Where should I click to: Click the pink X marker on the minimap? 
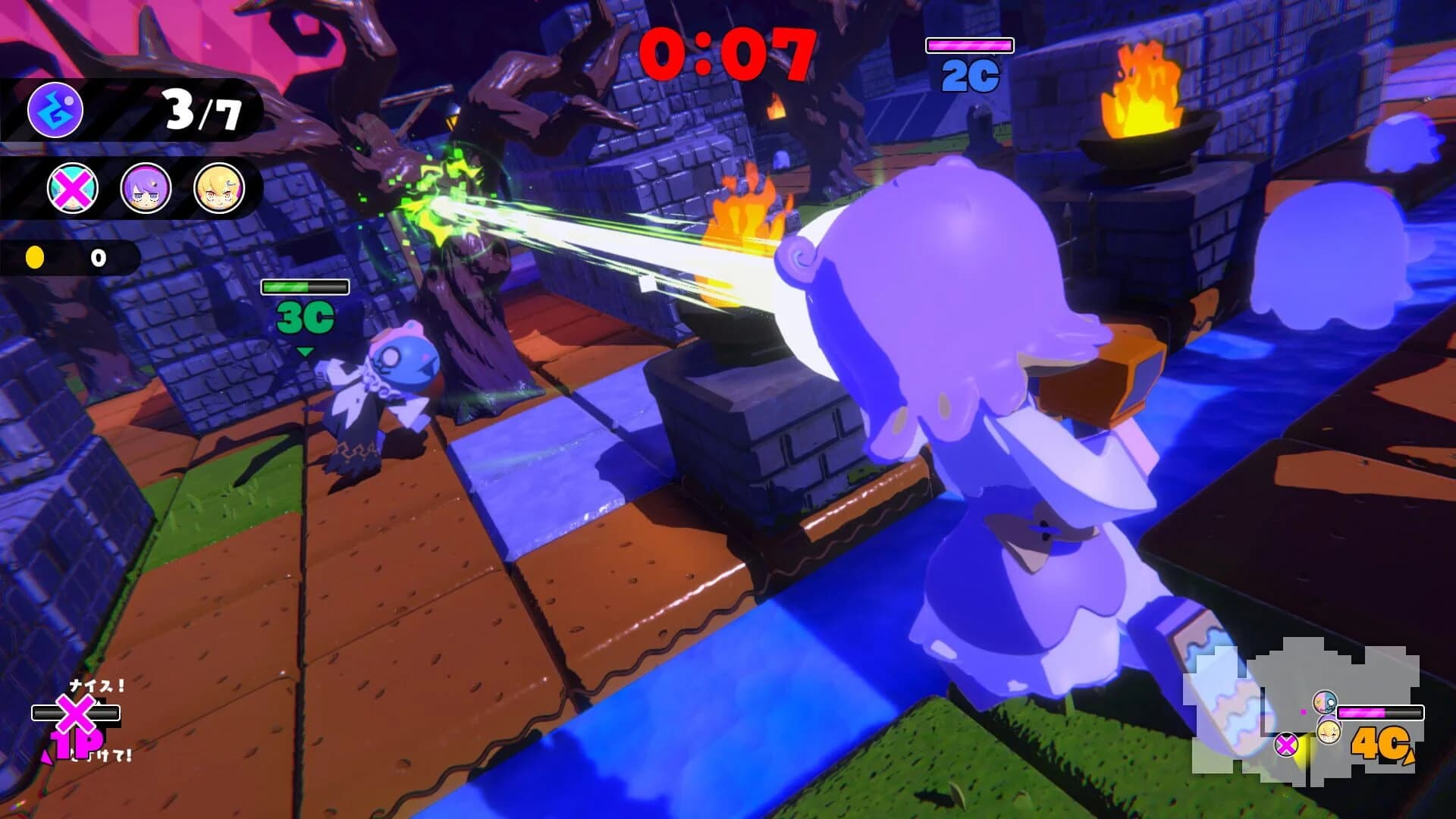(x=1286, y=743)
